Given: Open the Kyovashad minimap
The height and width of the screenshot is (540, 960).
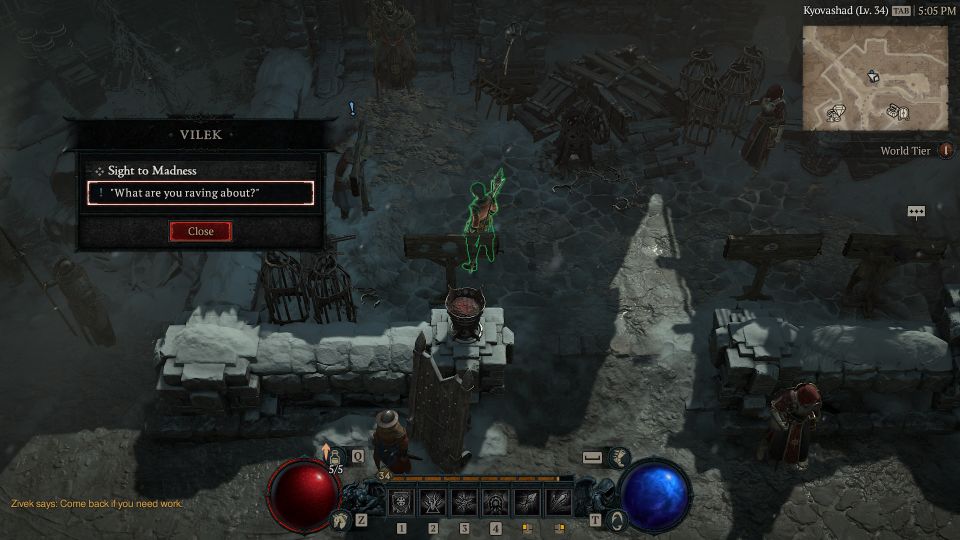Looking at the screenshot, I should [874, 76].
